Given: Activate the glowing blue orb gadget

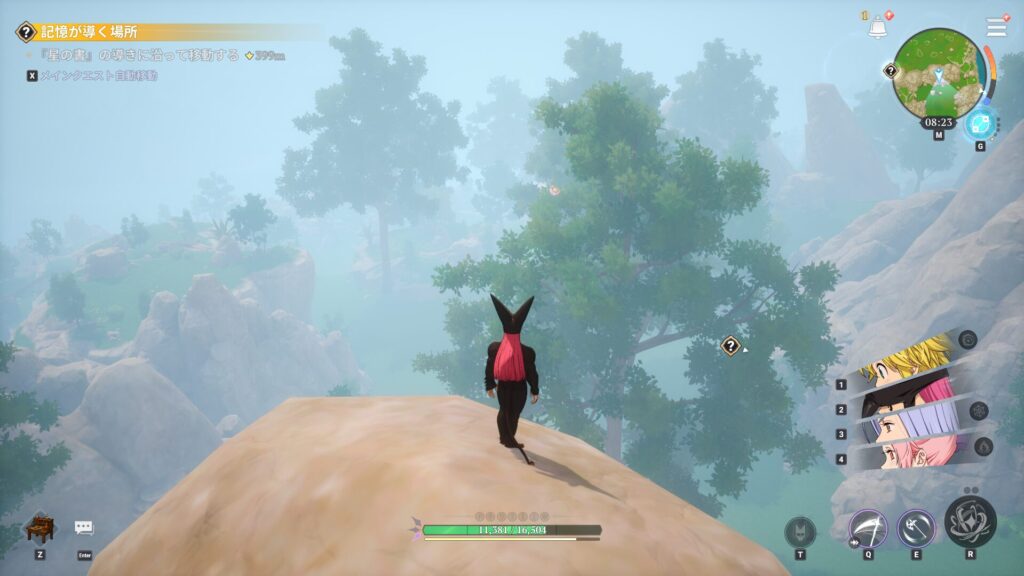Looking at the screenshot, I should point(979,125).
